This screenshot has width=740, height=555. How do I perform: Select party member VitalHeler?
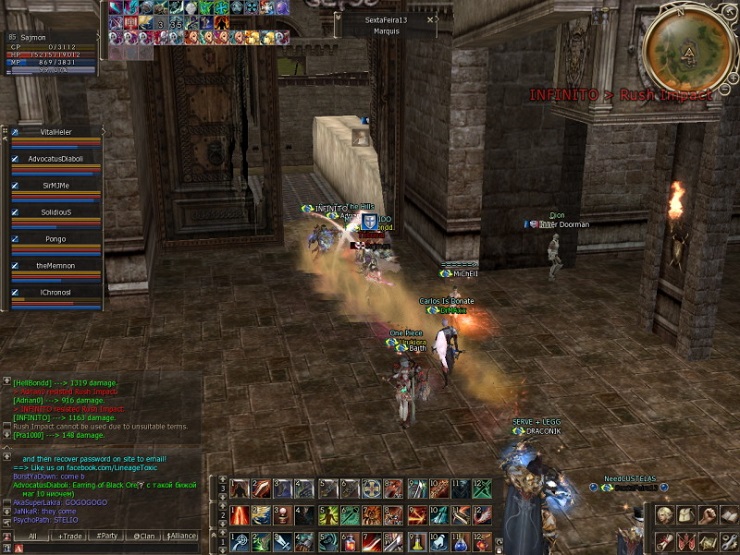57,132
